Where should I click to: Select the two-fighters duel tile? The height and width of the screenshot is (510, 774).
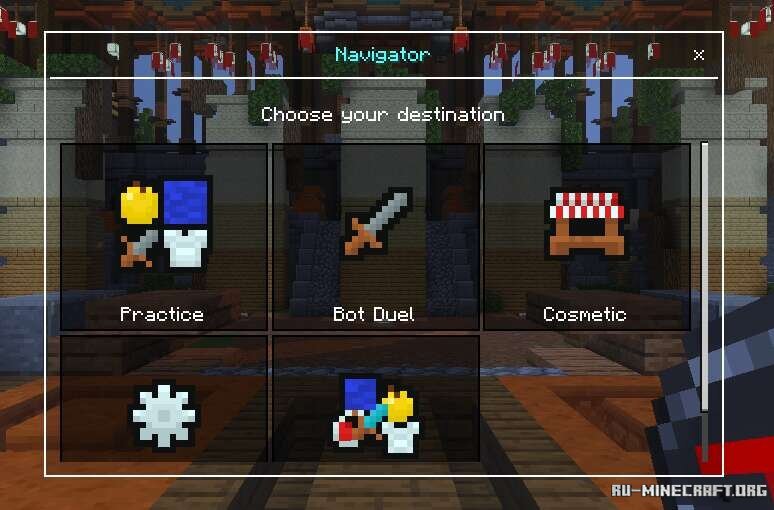click(375, 398)
